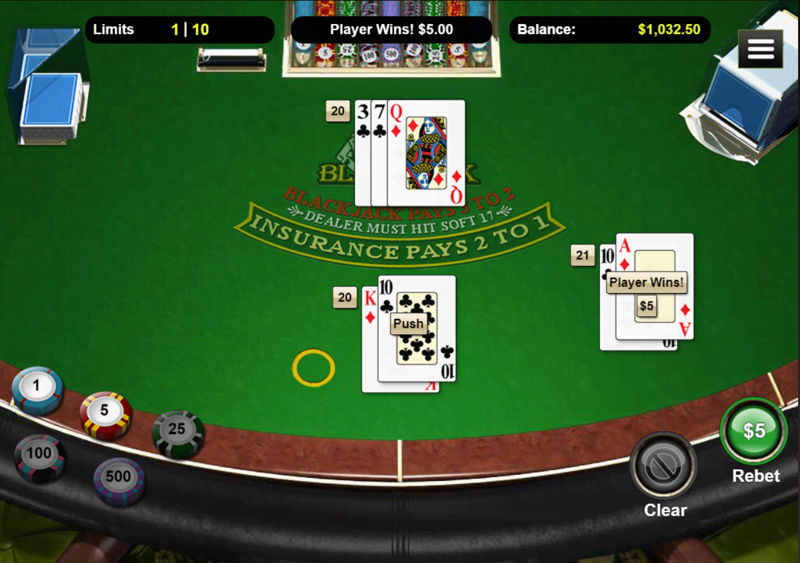Open the hamburger menu
This screenshot has width=800, height=563.
point(760,48)
